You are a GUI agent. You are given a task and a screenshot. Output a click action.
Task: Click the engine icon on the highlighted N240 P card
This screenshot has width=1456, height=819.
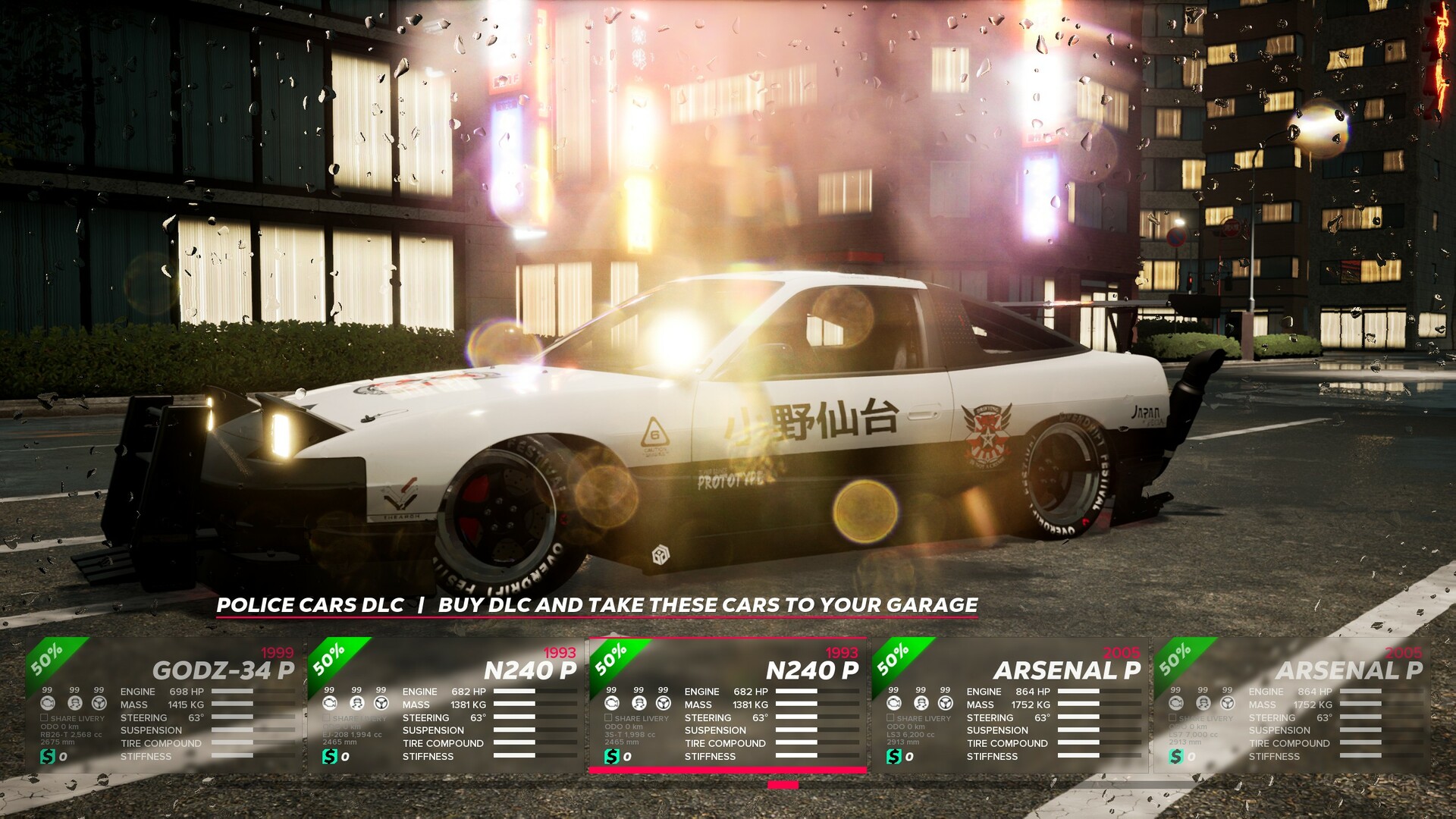(x=612, y=702)
